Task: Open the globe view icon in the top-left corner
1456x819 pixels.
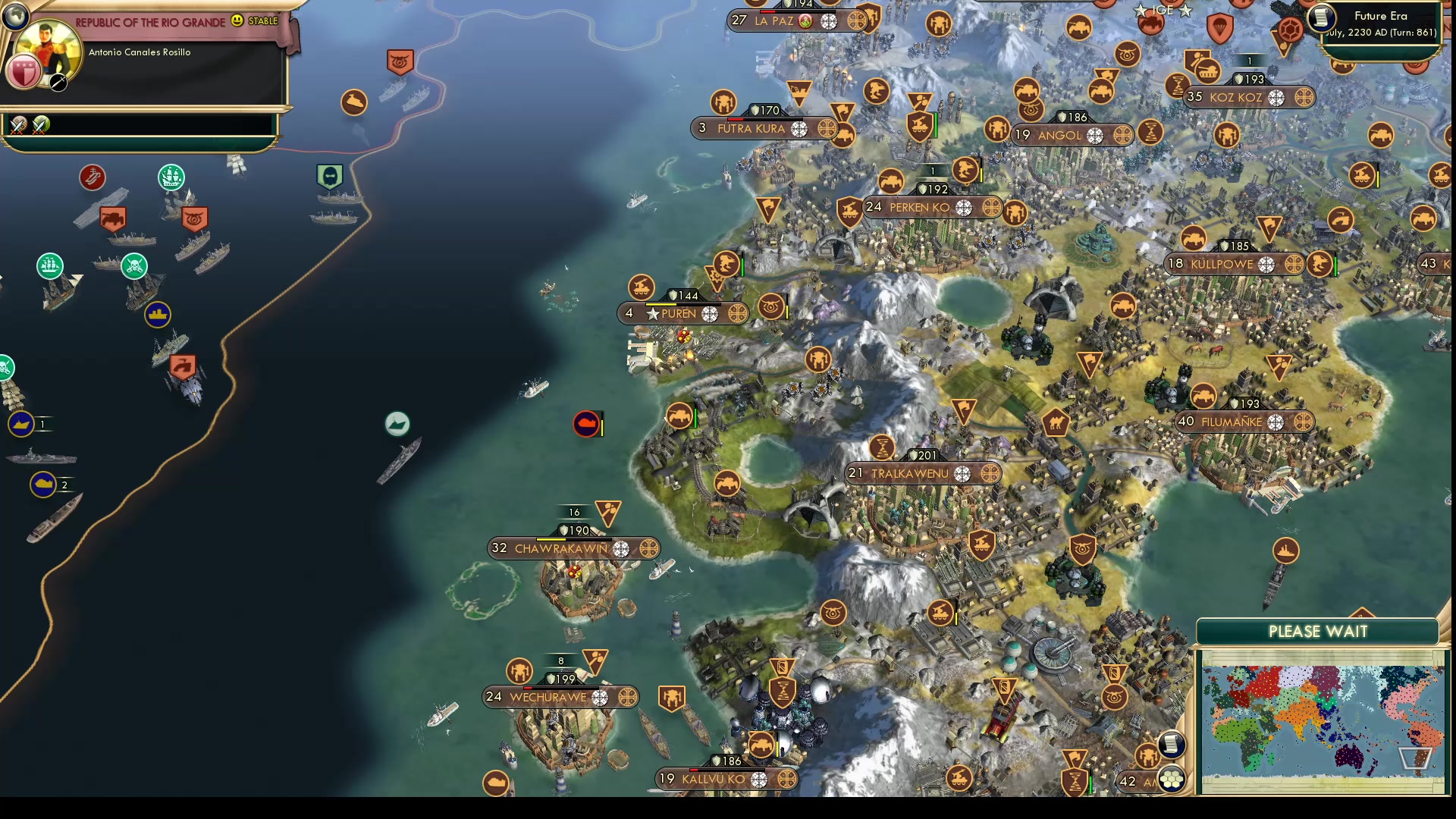Action: click(15, 15)
